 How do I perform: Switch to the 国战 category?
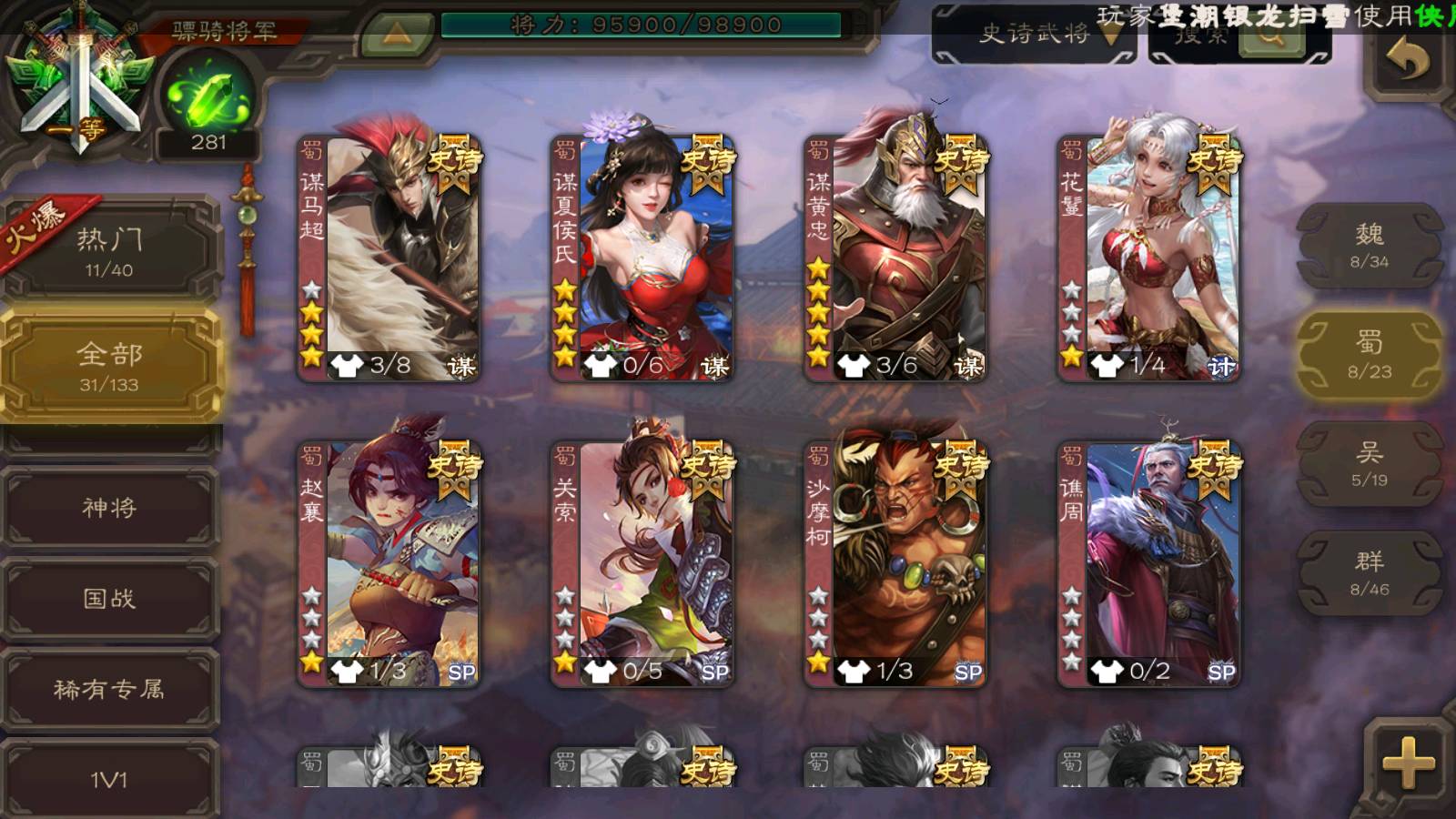click(x=109, y=599)
